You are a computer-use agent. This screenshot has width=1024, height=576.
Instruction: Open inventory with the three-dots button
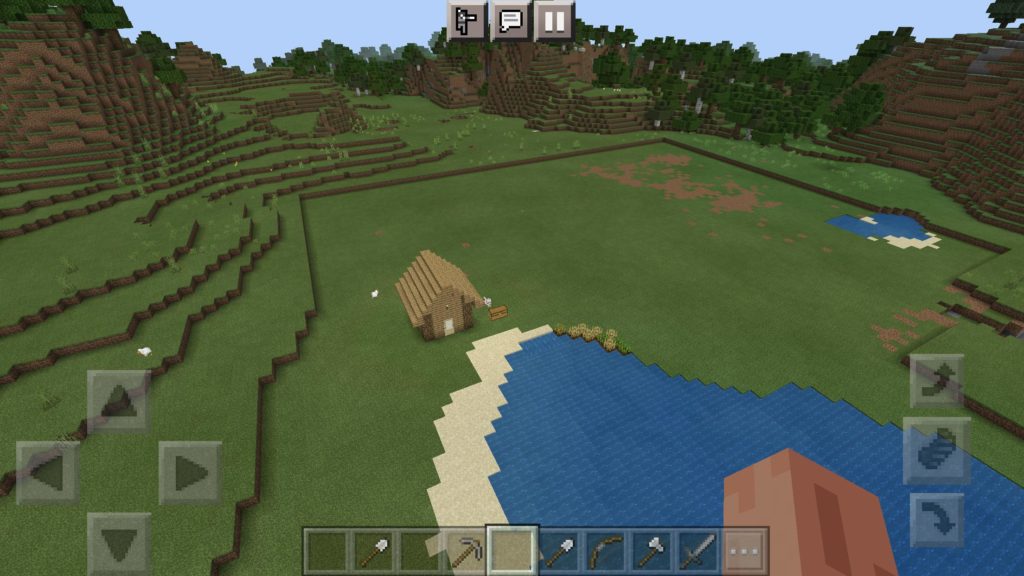[745, 550]
